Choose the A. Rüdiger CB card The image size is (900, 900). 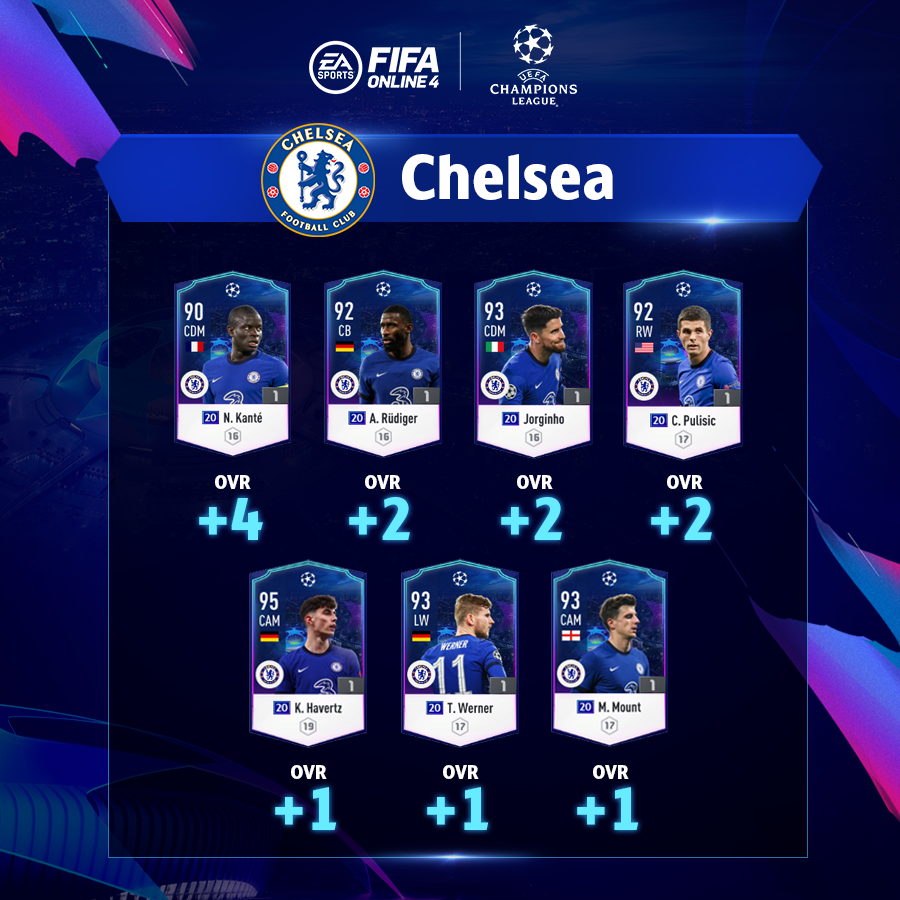tap(383, 364)
